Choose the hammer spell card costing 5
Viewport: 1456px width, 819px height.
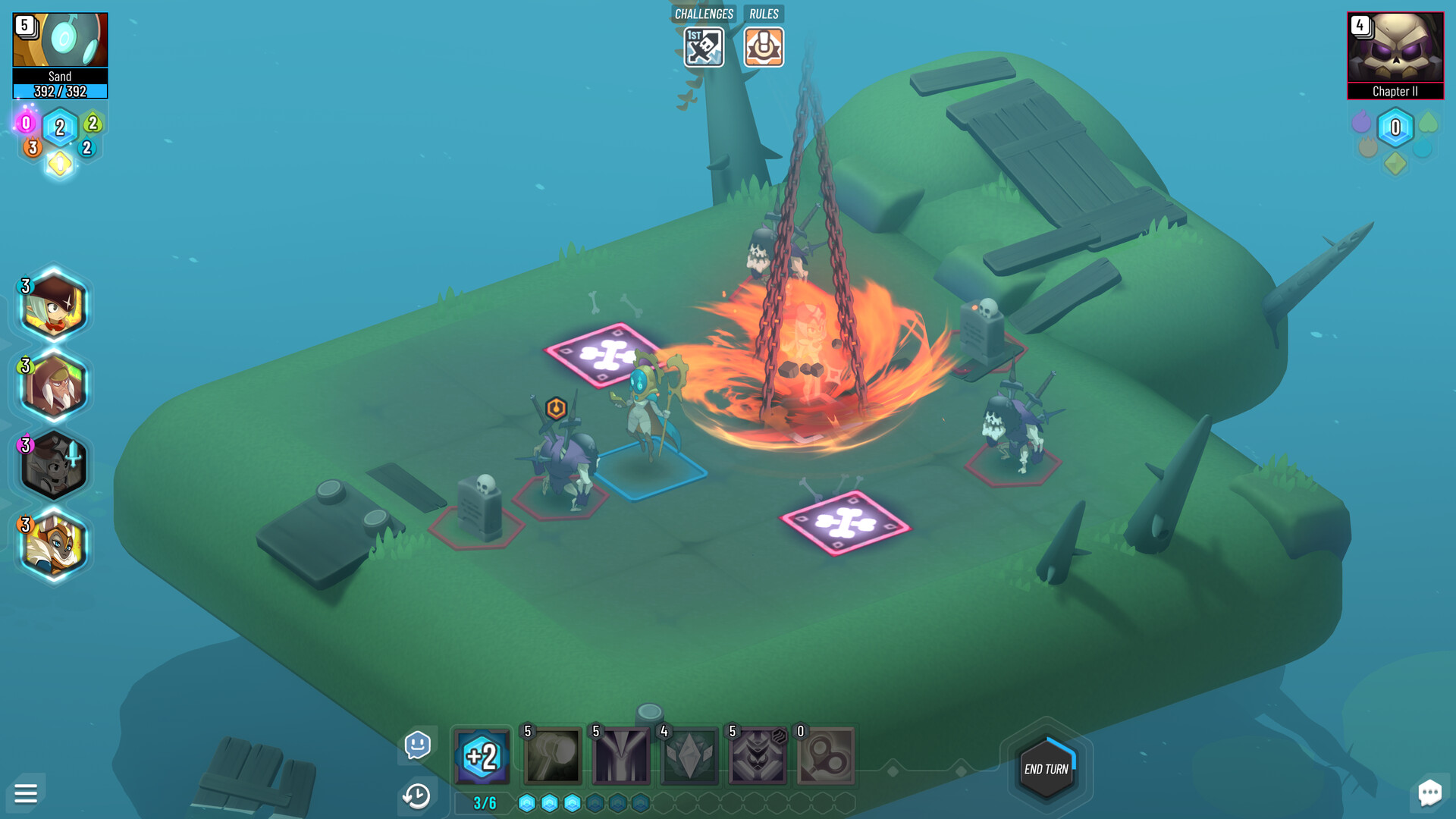553,756
